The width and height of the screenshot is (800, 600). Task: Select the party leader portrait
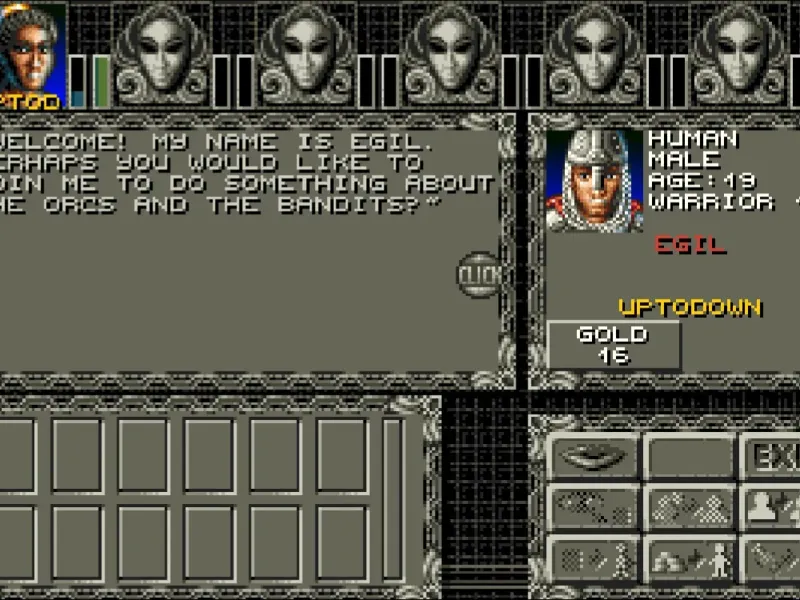[x=33, y=52]
